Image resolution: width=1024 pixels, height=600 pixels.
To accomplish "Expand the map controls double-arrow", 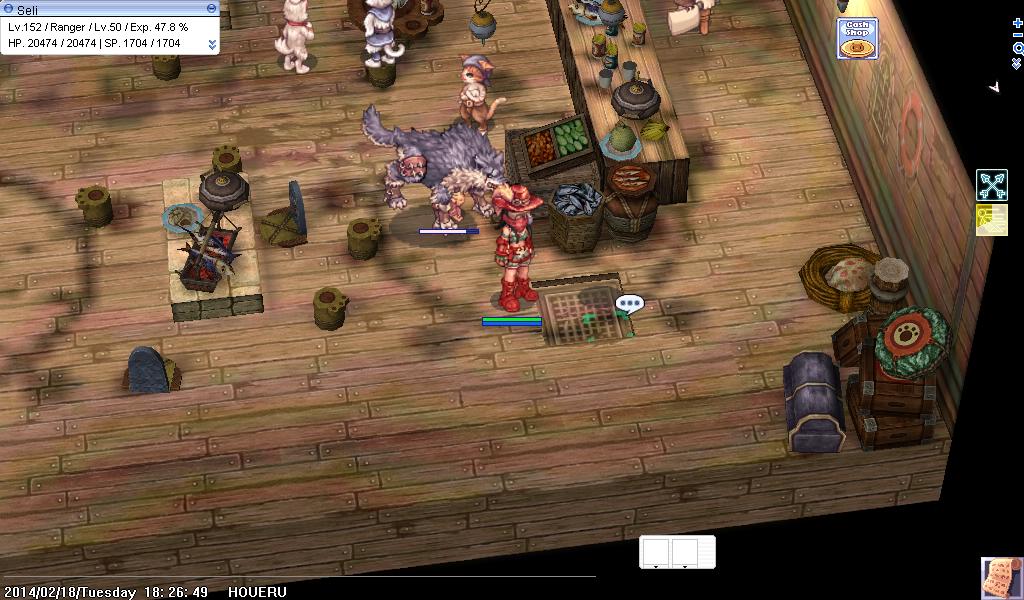I will pyautogui.click(x=1018, y=63).
